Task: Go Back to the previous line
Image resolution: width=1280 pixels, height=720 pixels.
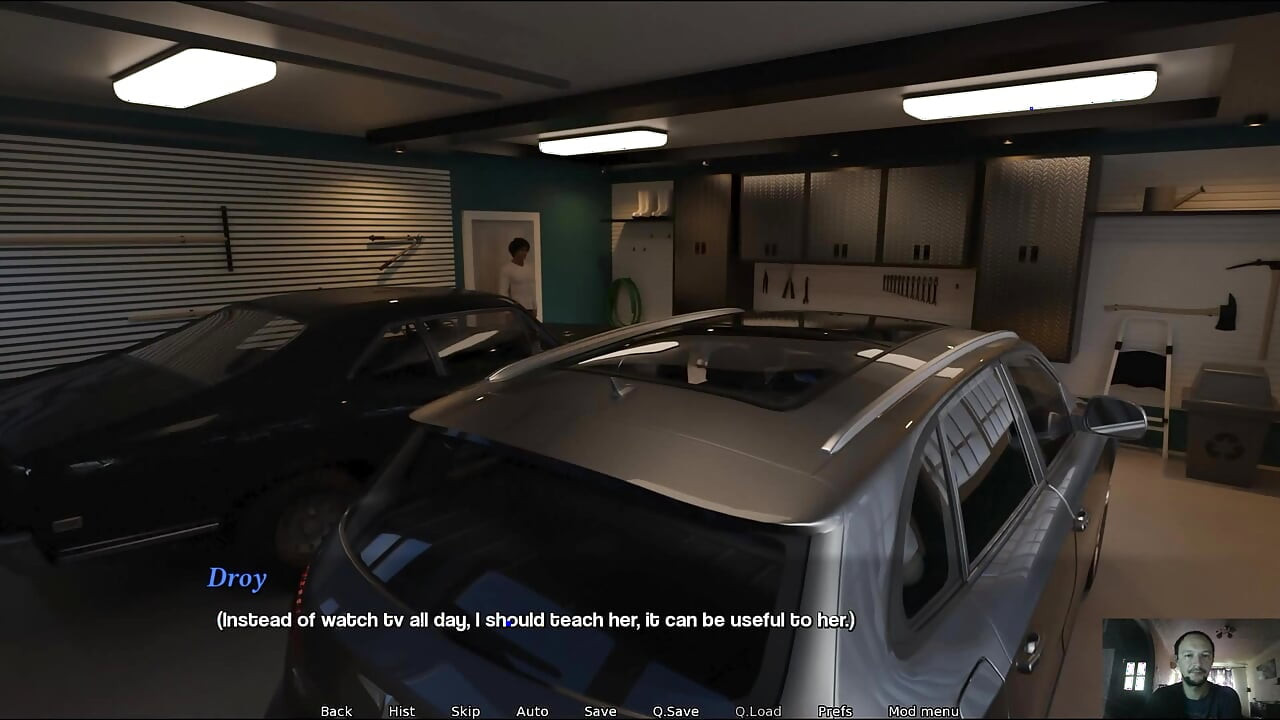Action: pyautogui.click(x=336, y=711)
